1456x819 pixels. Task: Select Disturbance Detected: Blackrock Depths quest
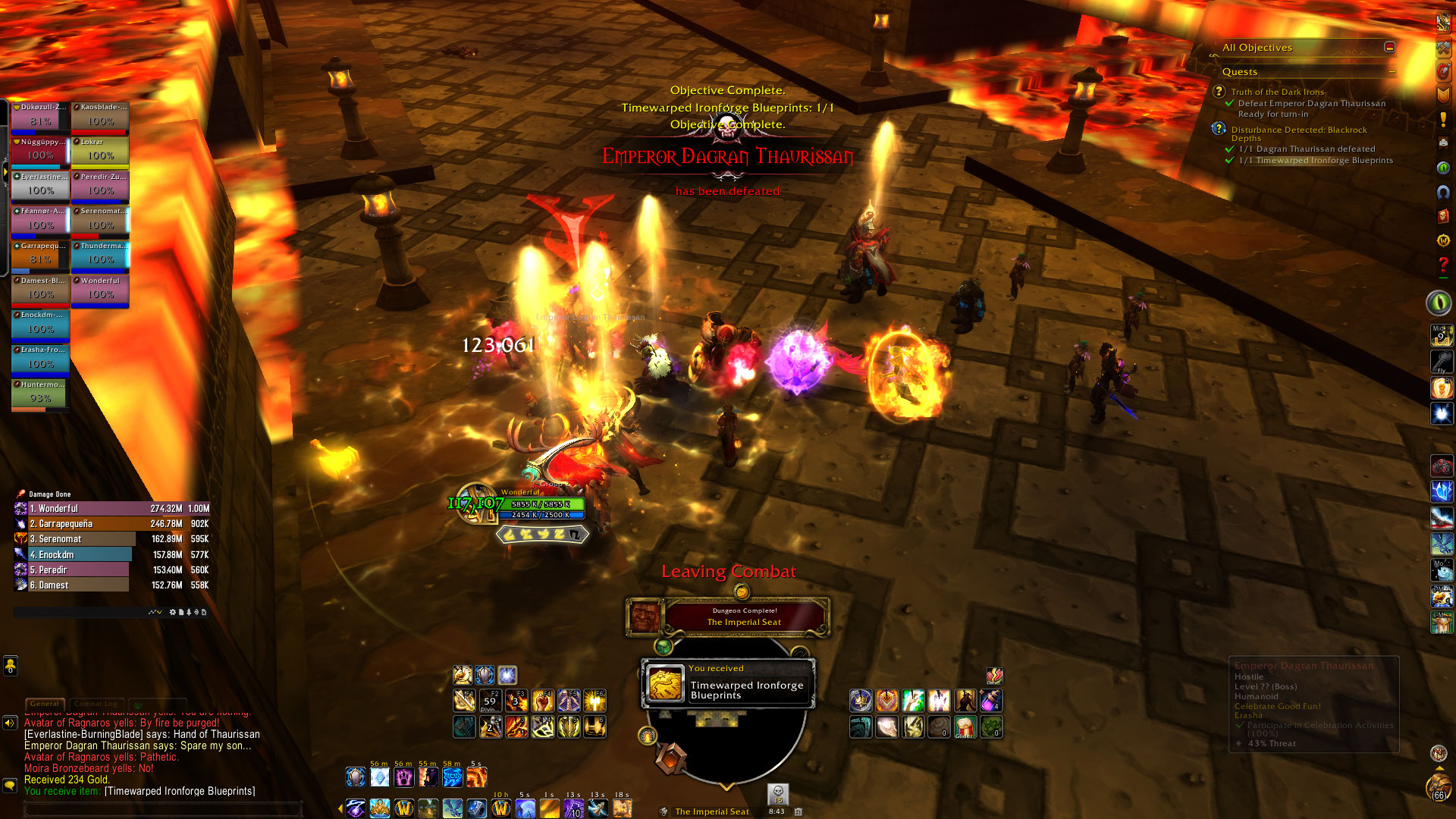coord(1298,130)
